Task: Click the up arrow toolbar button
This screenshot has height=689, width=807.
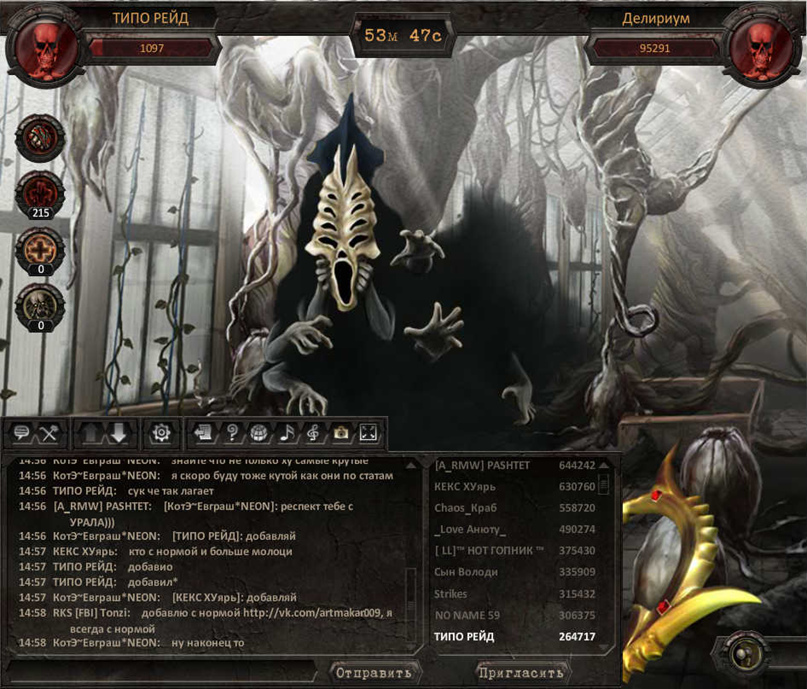Action: (x=90, y=434)
